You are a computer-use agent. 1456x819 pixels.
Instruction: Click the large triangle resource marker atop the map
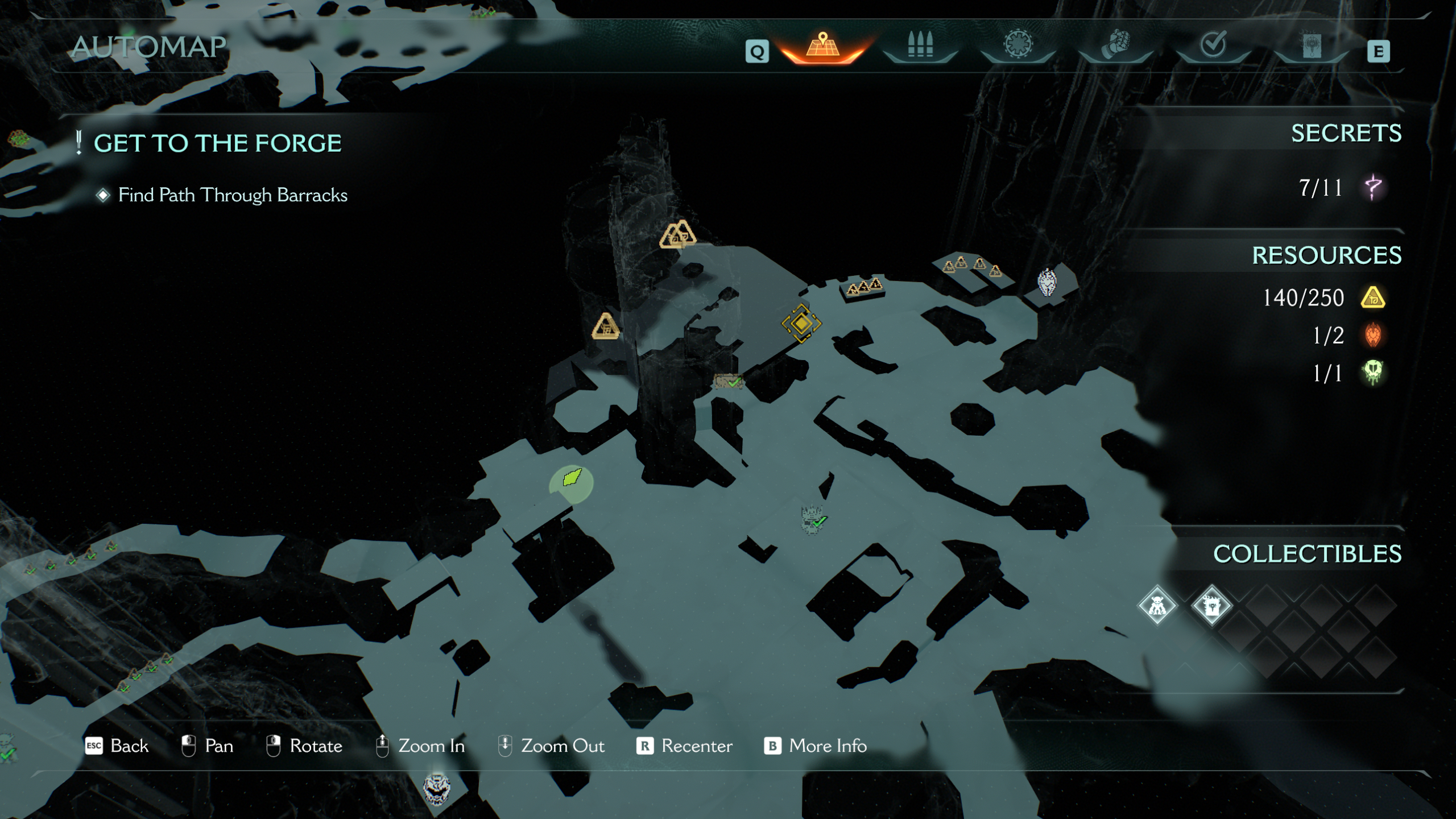coord(677,233)
